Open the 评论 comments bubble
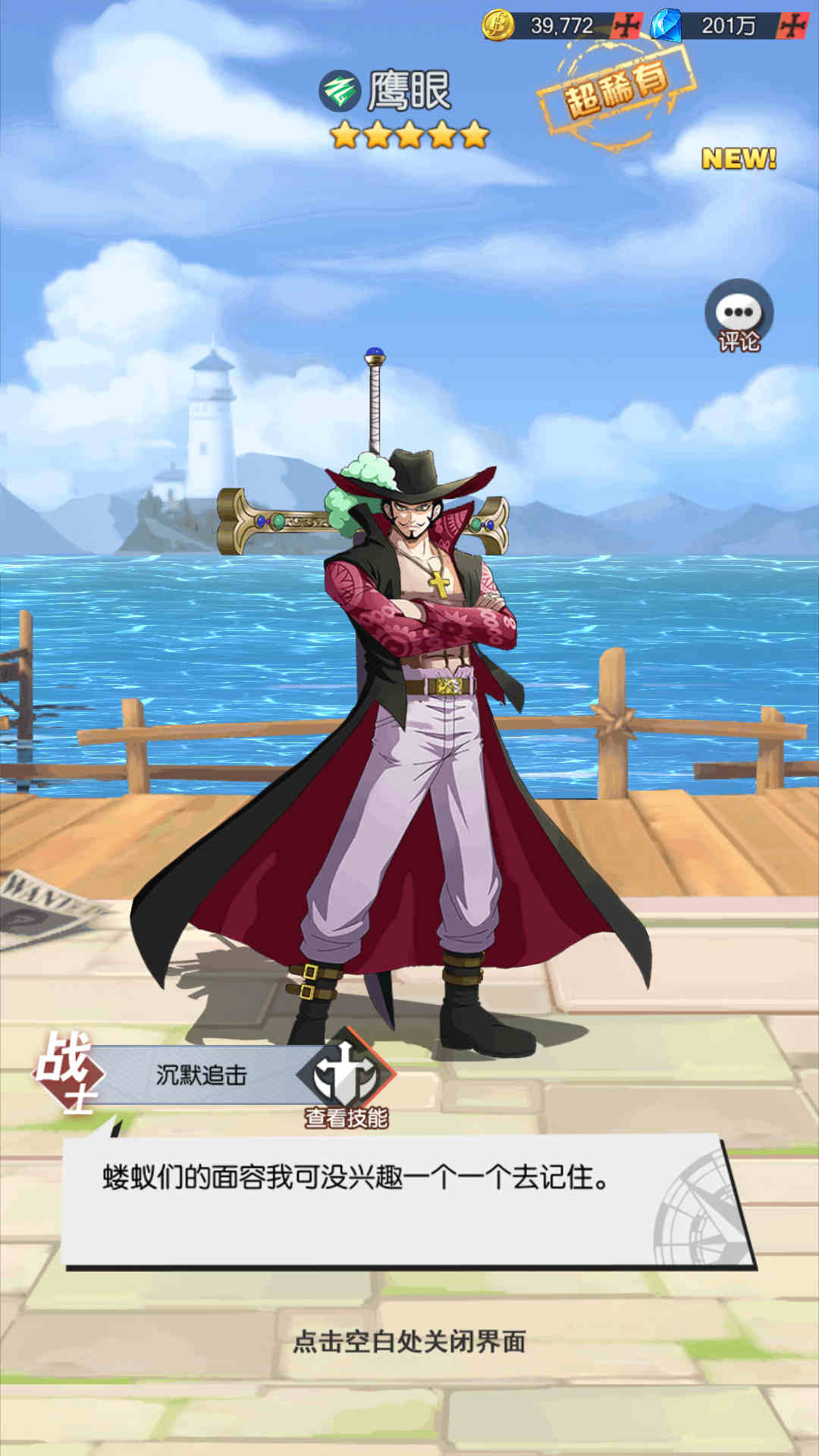Screen dimensions: 819x1456 (739, 315)
